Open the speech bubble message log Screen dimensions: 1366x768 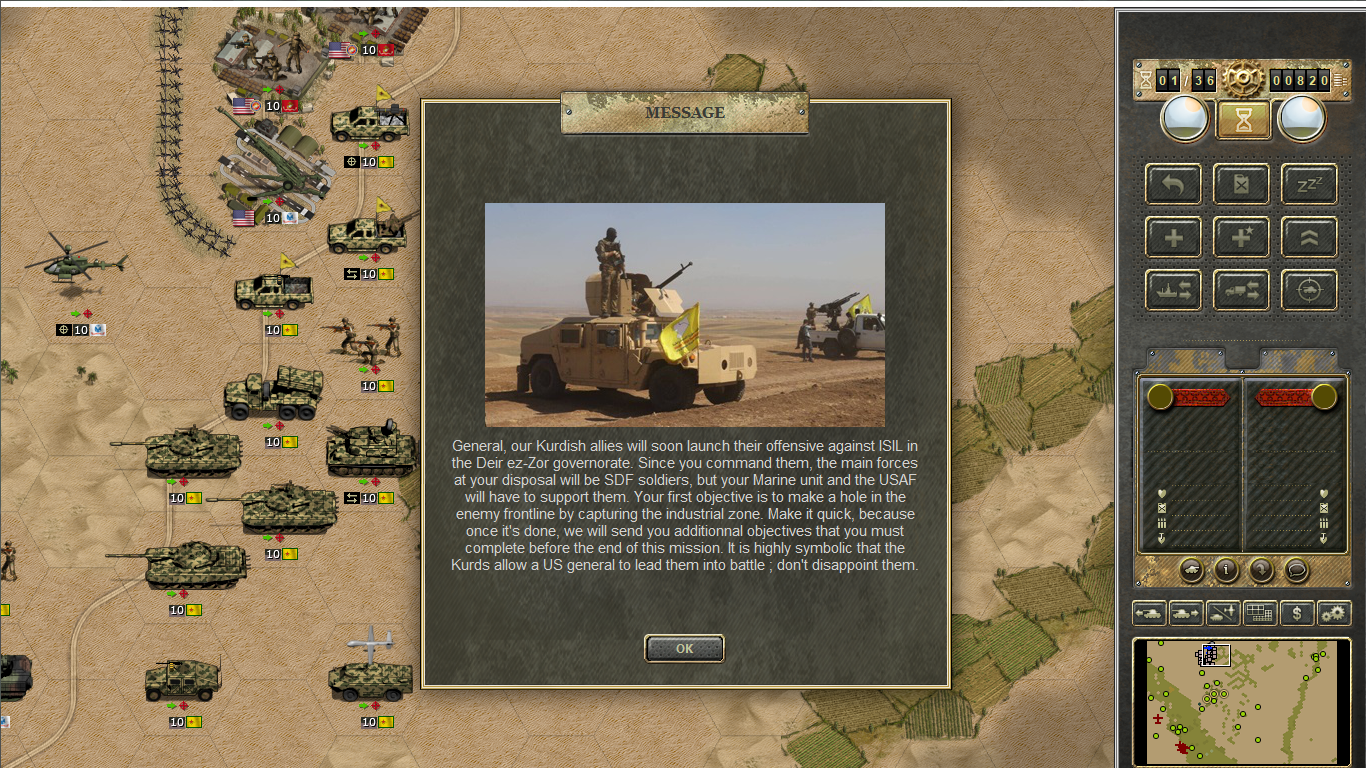1296,570
